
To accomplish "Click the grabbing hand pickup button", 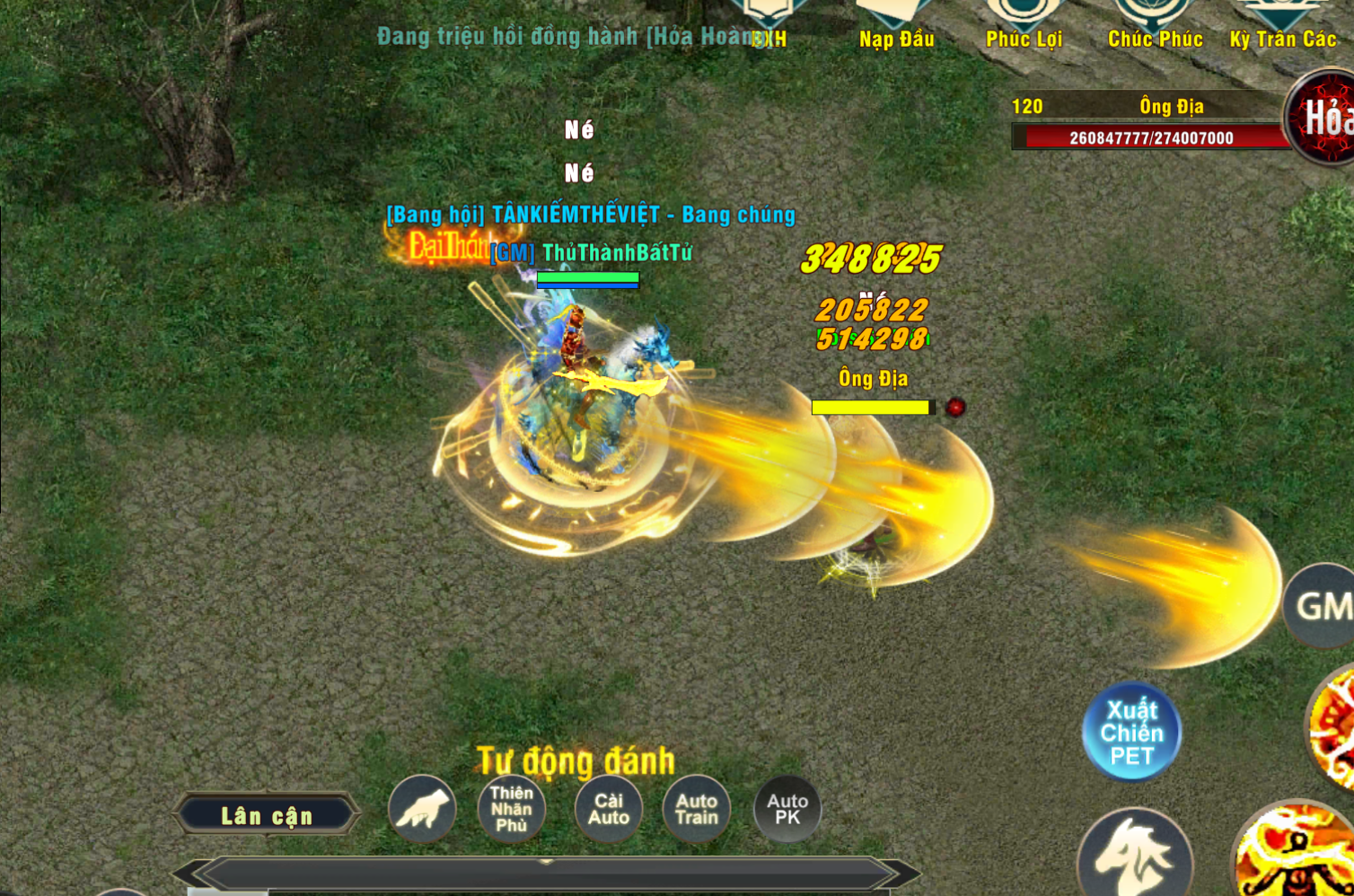I will [422, 809].
